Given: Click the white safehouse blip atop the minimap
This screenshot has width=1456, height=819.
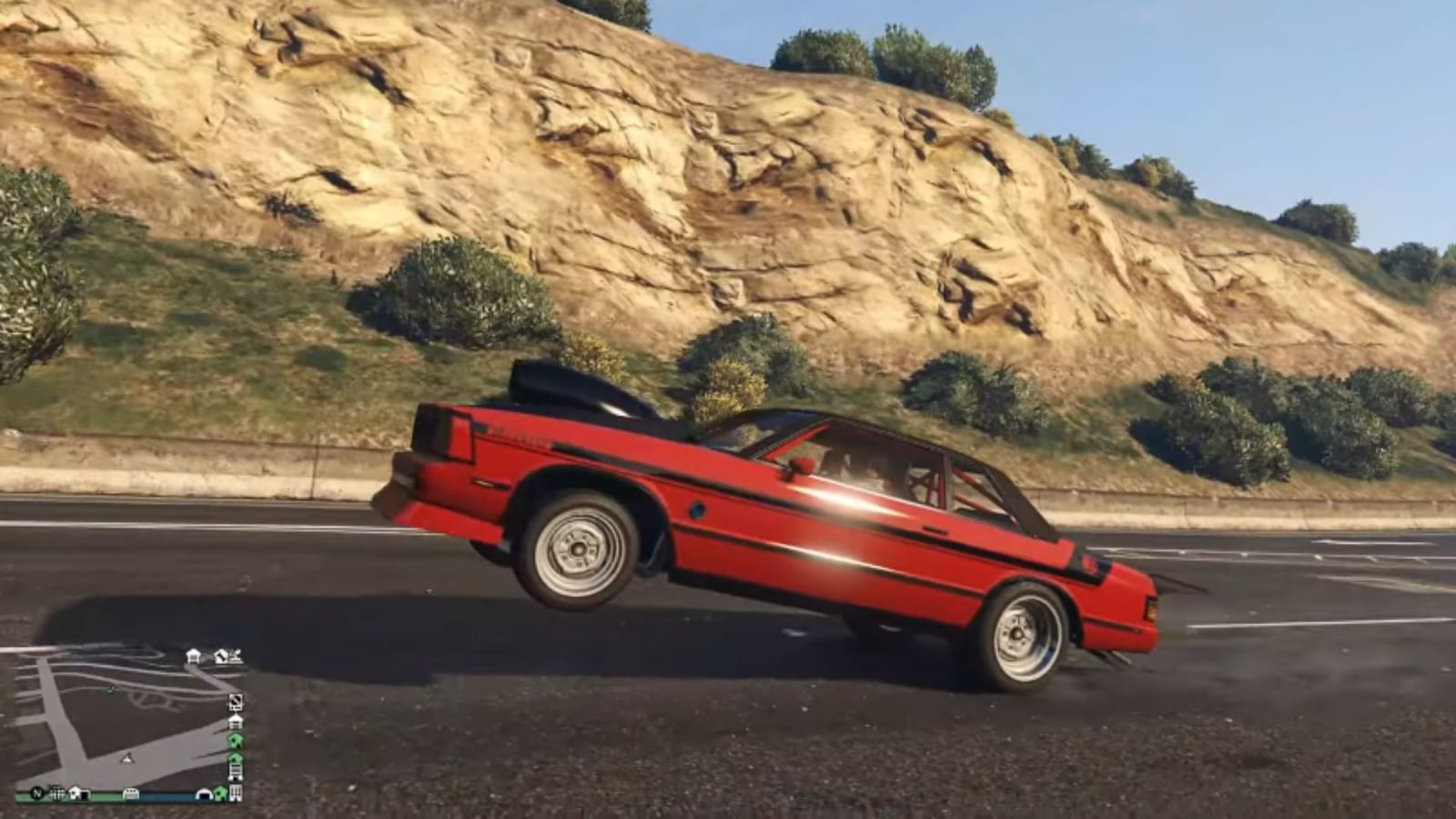Looking at the screenshot, I should click(192, 655).
